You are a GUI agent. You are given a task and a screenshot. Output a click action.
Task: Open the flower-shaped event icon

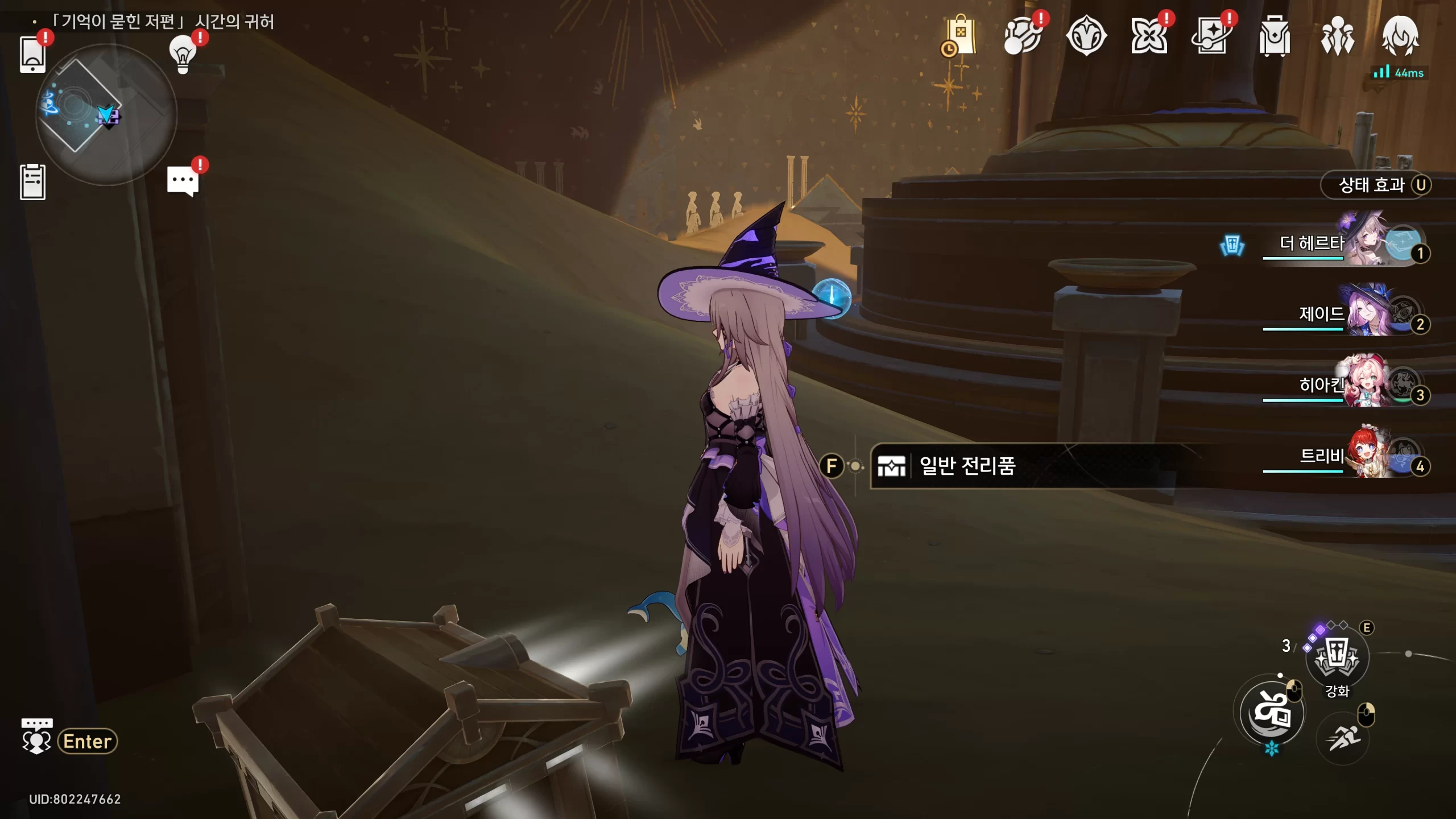[1149, 36]
